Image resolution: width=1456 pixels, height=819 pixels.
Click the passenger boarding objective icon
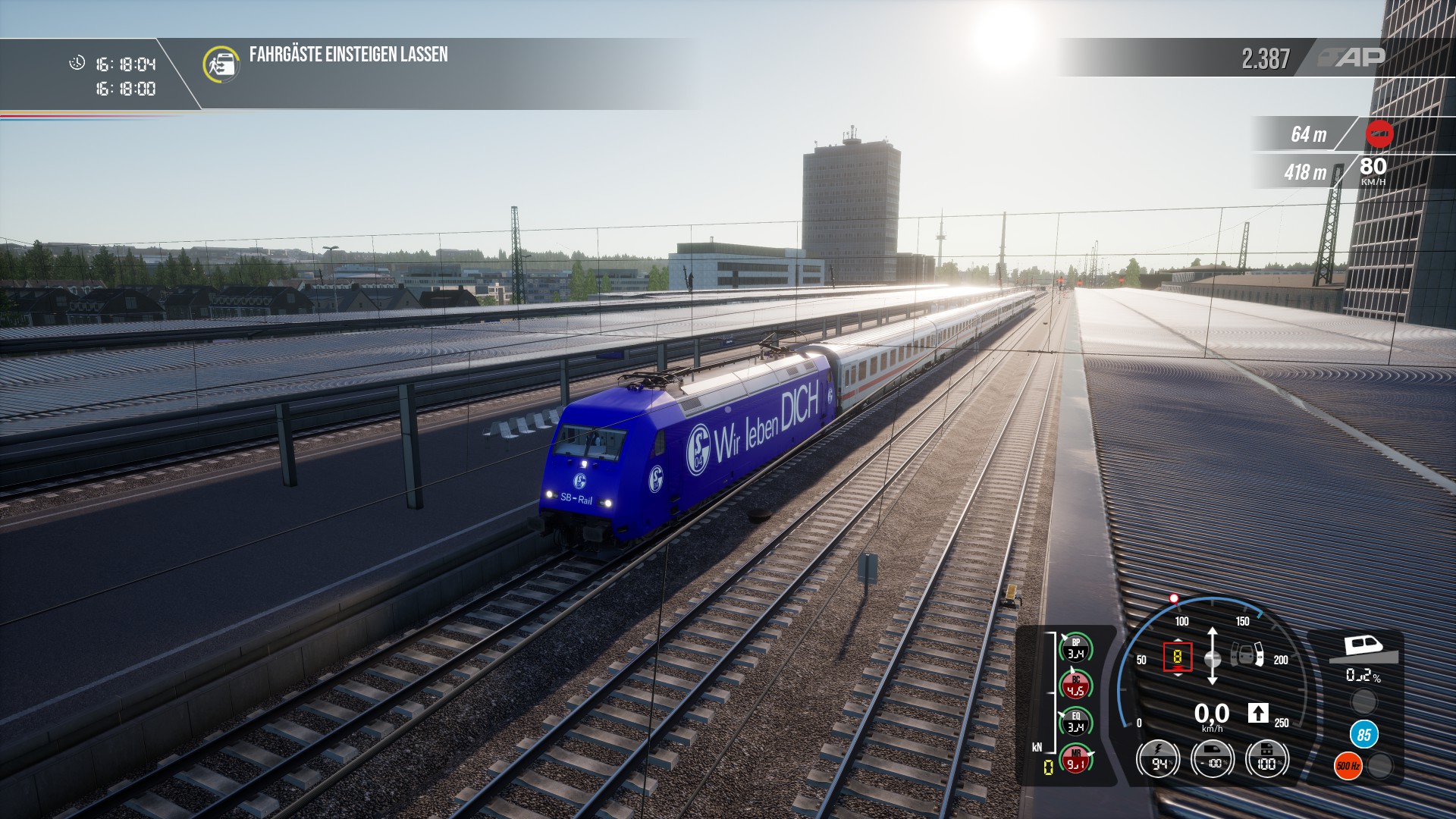221,64
